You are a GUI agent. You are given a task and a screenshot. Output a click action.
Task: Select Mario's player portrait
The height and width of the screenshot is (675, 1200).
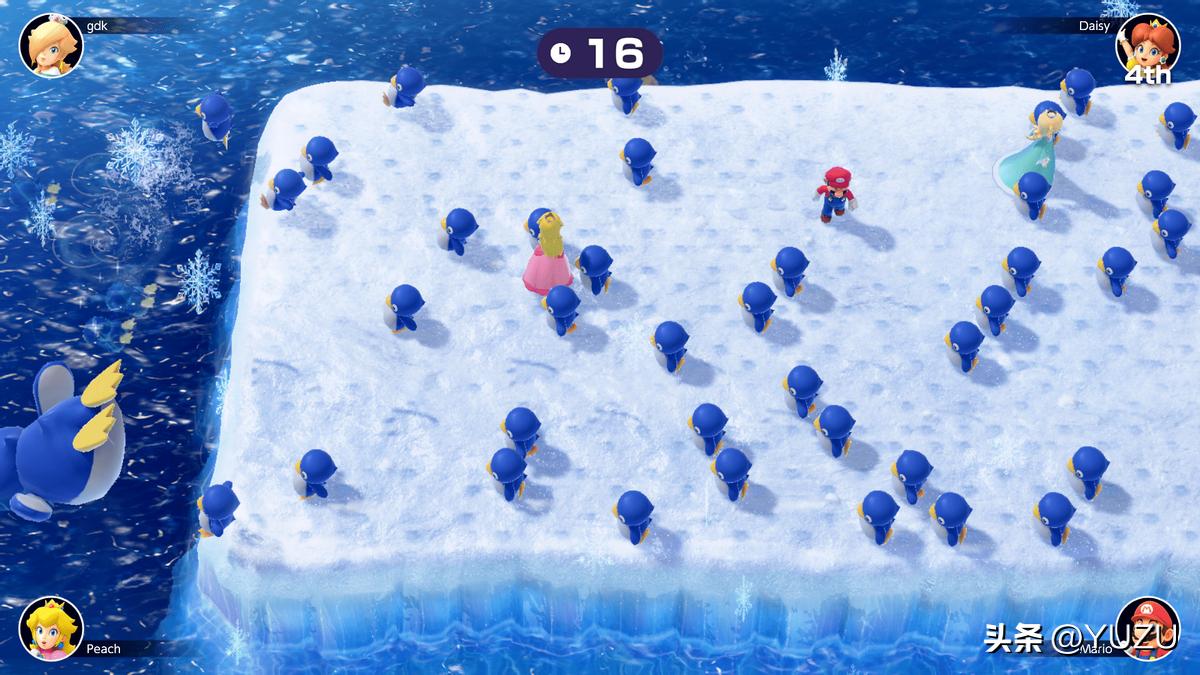coord(1147,628)
